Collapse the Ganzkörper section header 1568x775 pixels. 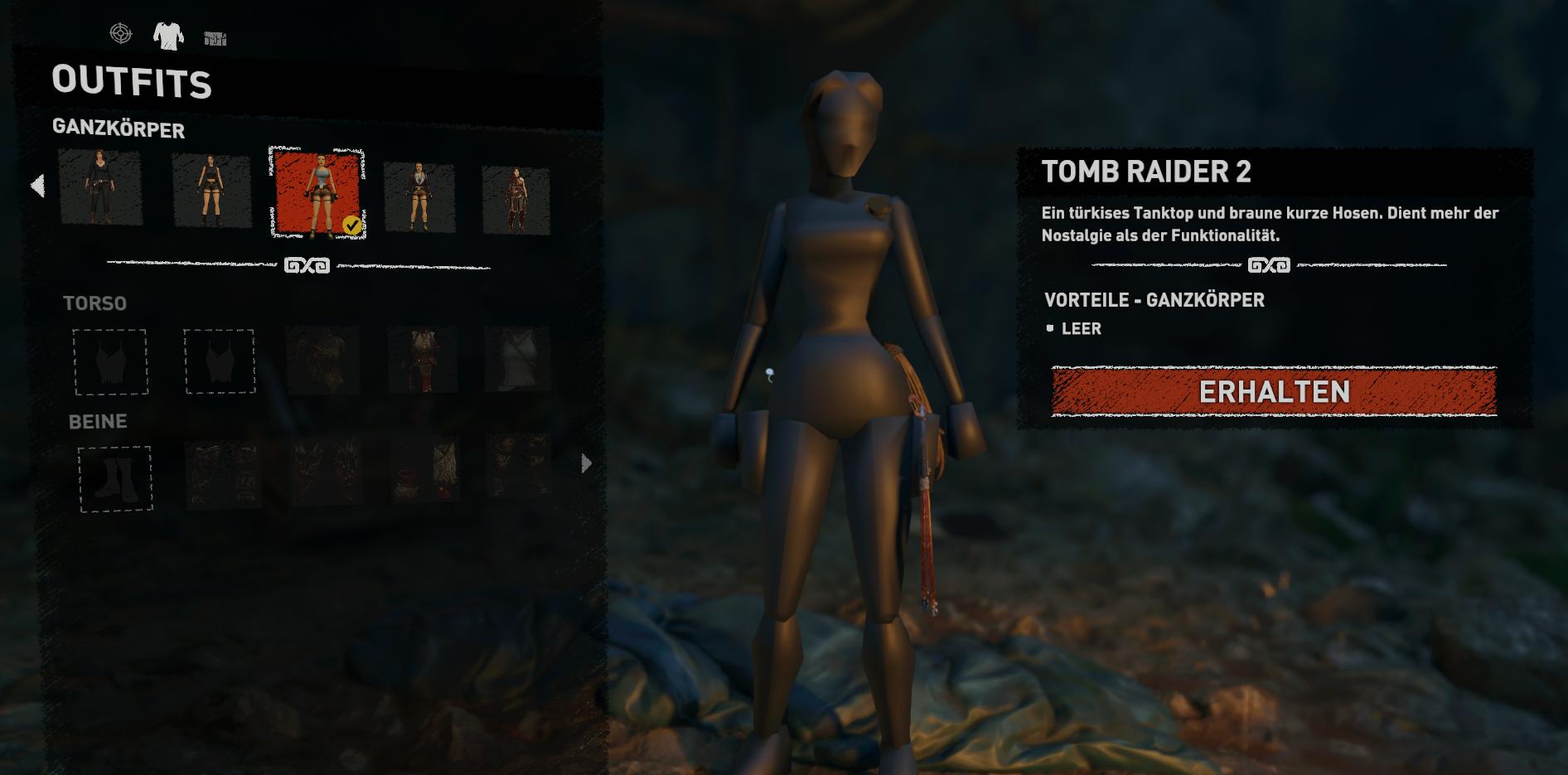[120, 130]
